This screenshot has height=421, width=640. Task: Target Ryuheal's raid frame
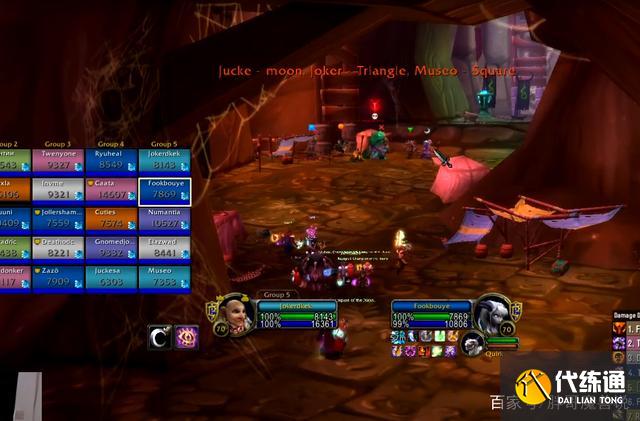tap(111, 161)
